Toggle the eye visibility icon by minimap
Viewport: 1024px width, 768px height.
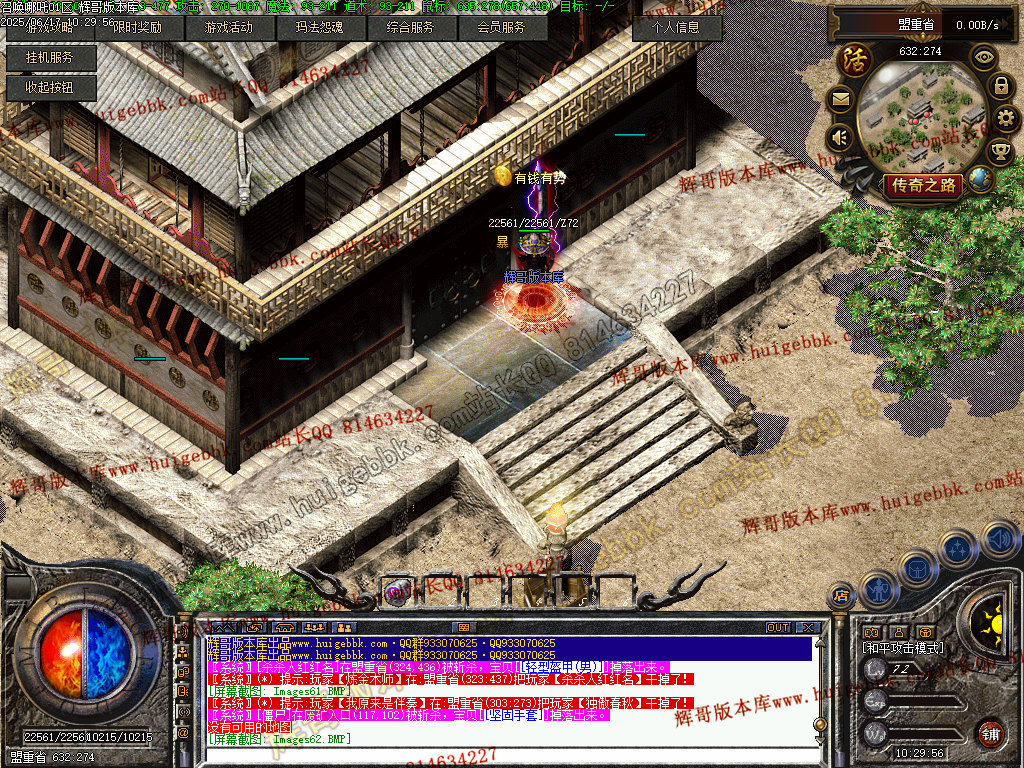pyautogui.click(x=984, y=57)
